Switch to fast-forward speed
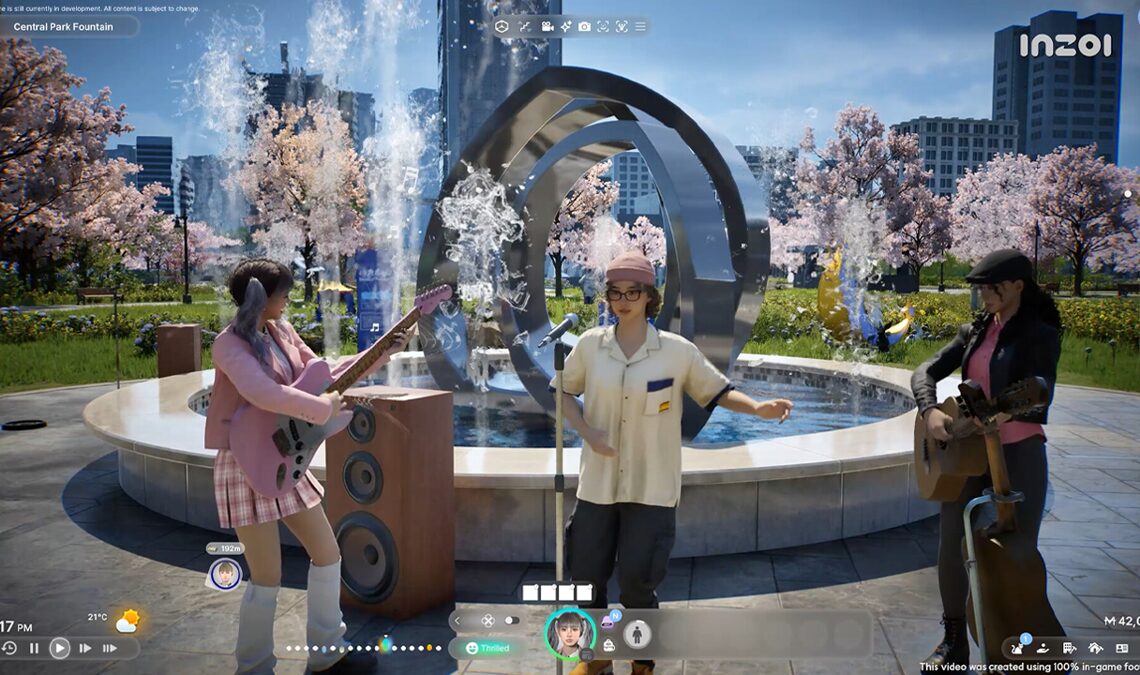Viewport: 1140px width, 675px height. (85, 648)
